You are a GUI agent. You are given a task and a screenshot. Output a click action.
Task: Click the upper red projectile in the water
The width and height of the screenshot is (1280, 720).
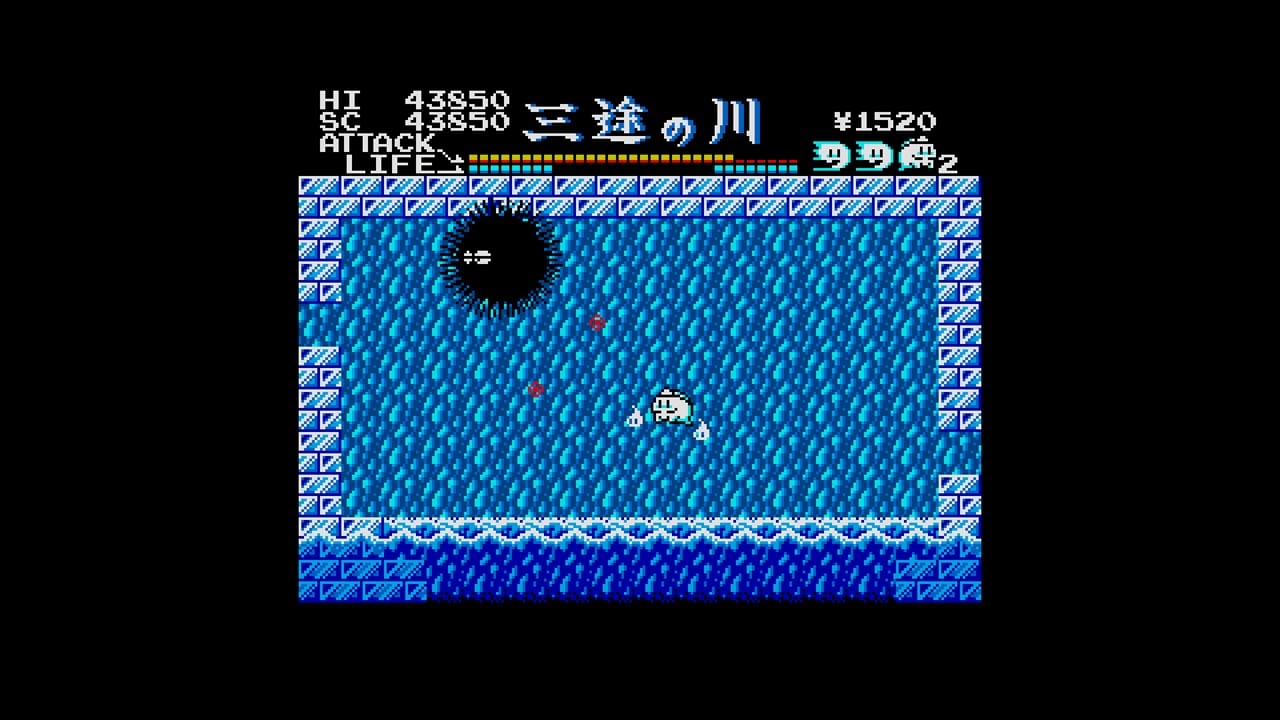click(x=595, y=322)
